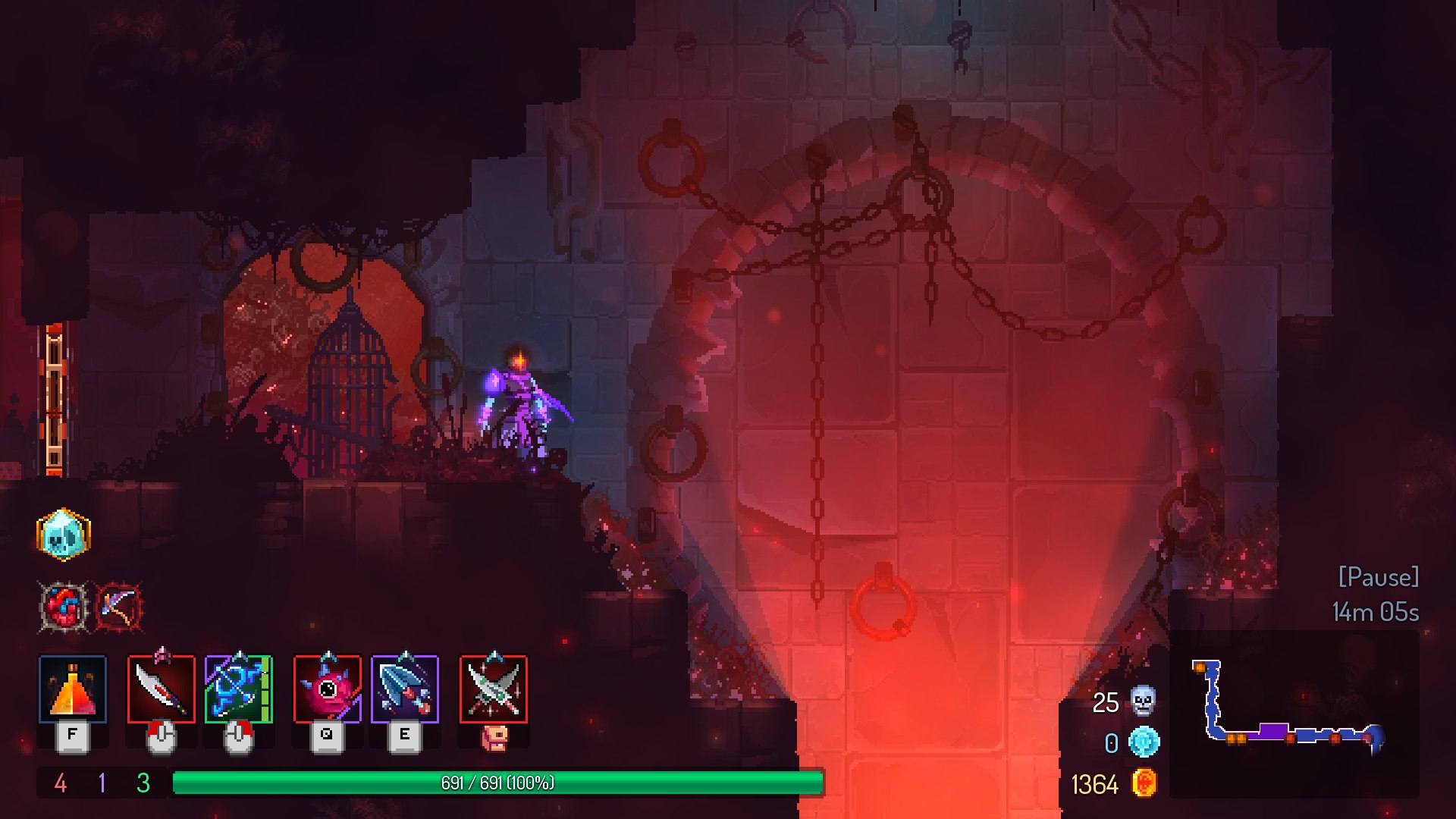Click the Pause label
The height and width of the screenshot is (819, 1456).
click(x=1378, y=577)
